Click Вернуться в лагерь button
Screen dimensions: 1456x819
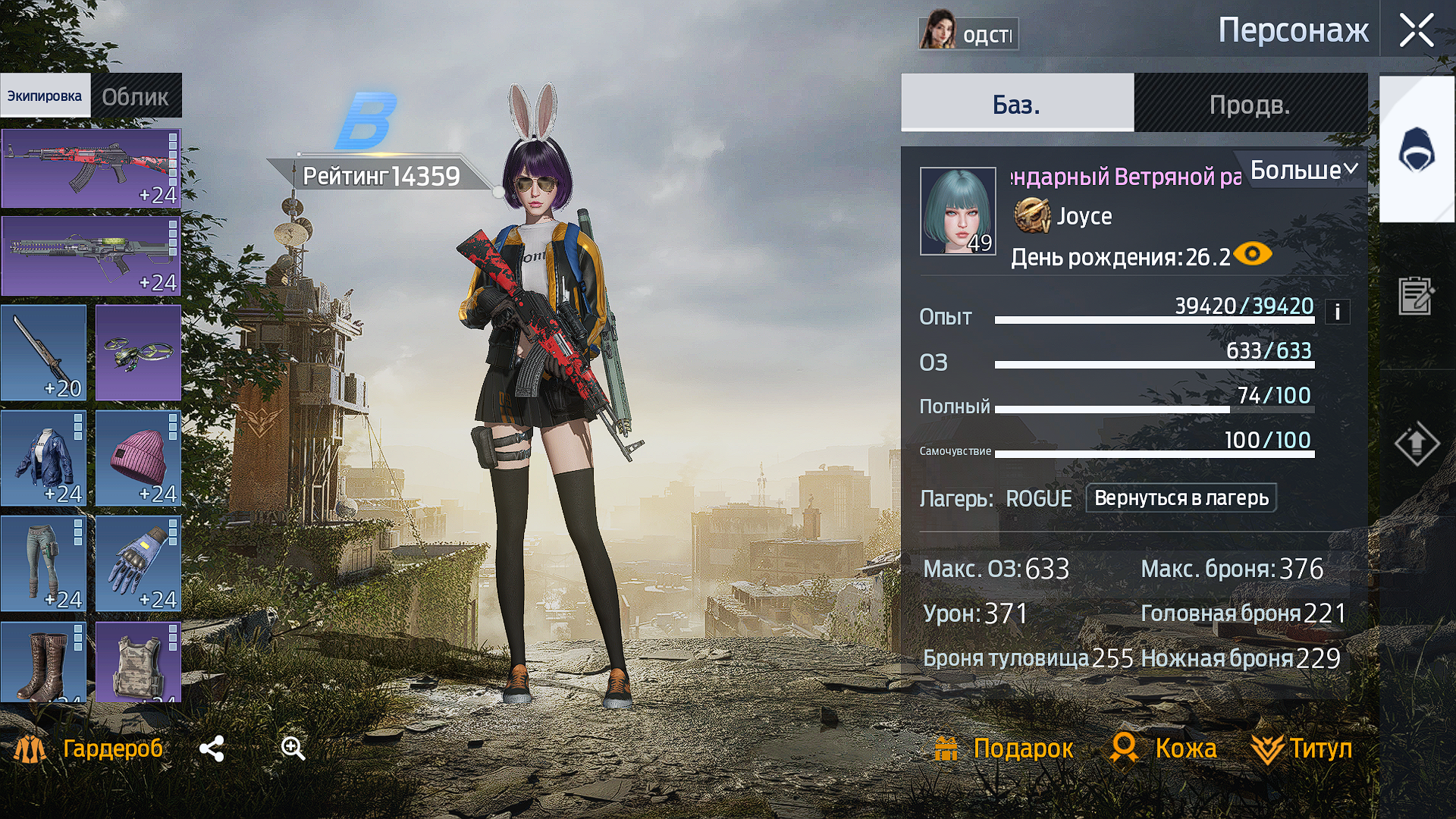point(1181,498)
